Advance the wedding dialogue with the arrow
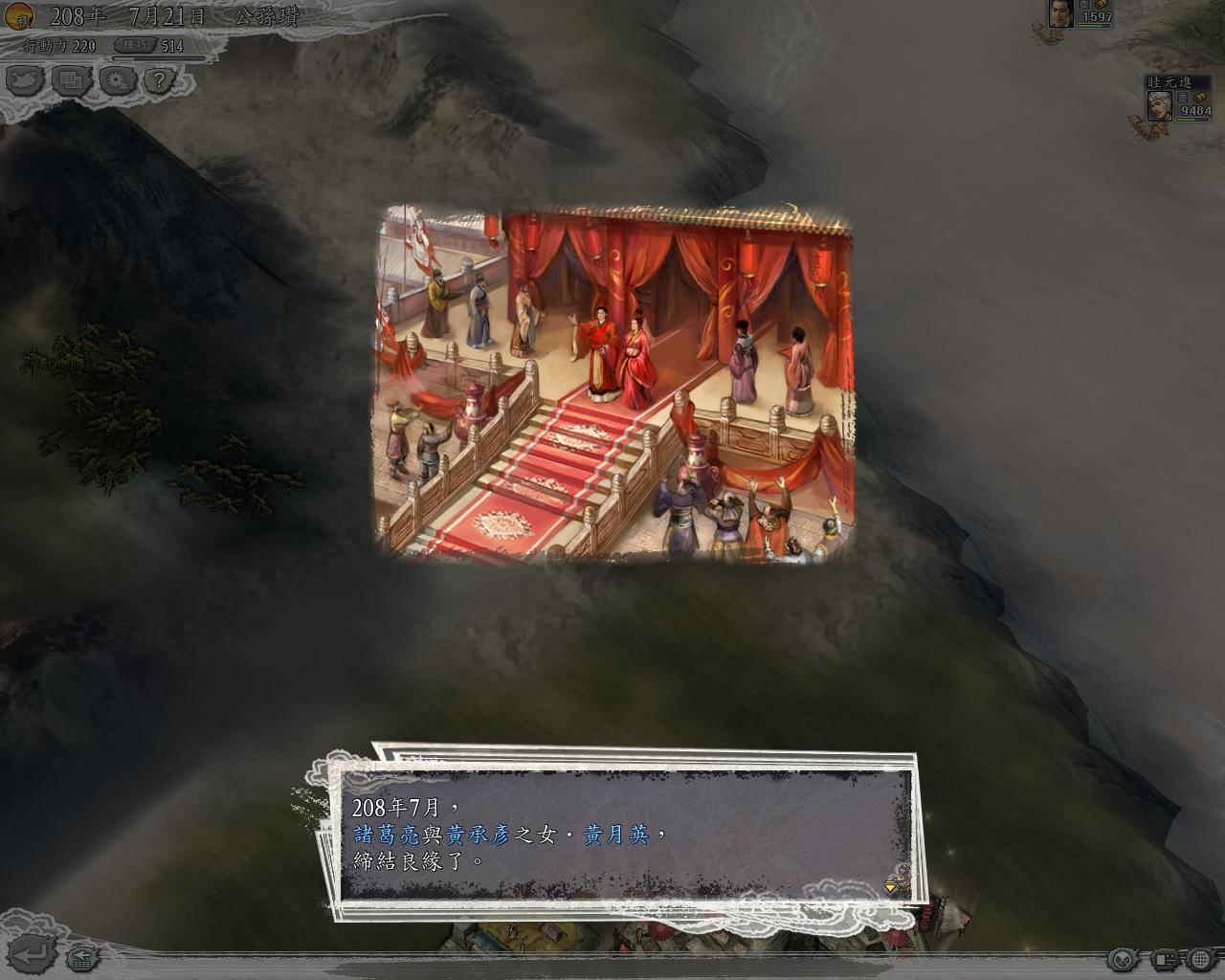This screenshot has height=980, width=1225. [891, 886]
